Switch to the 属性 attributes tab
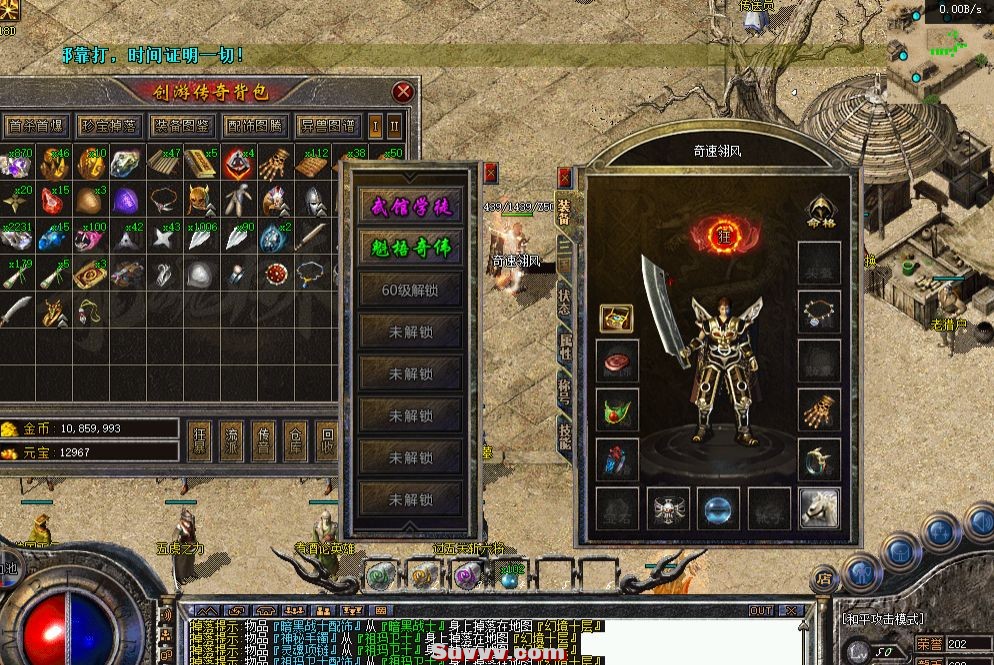994x665 pixels. click(x=564, y=346)
